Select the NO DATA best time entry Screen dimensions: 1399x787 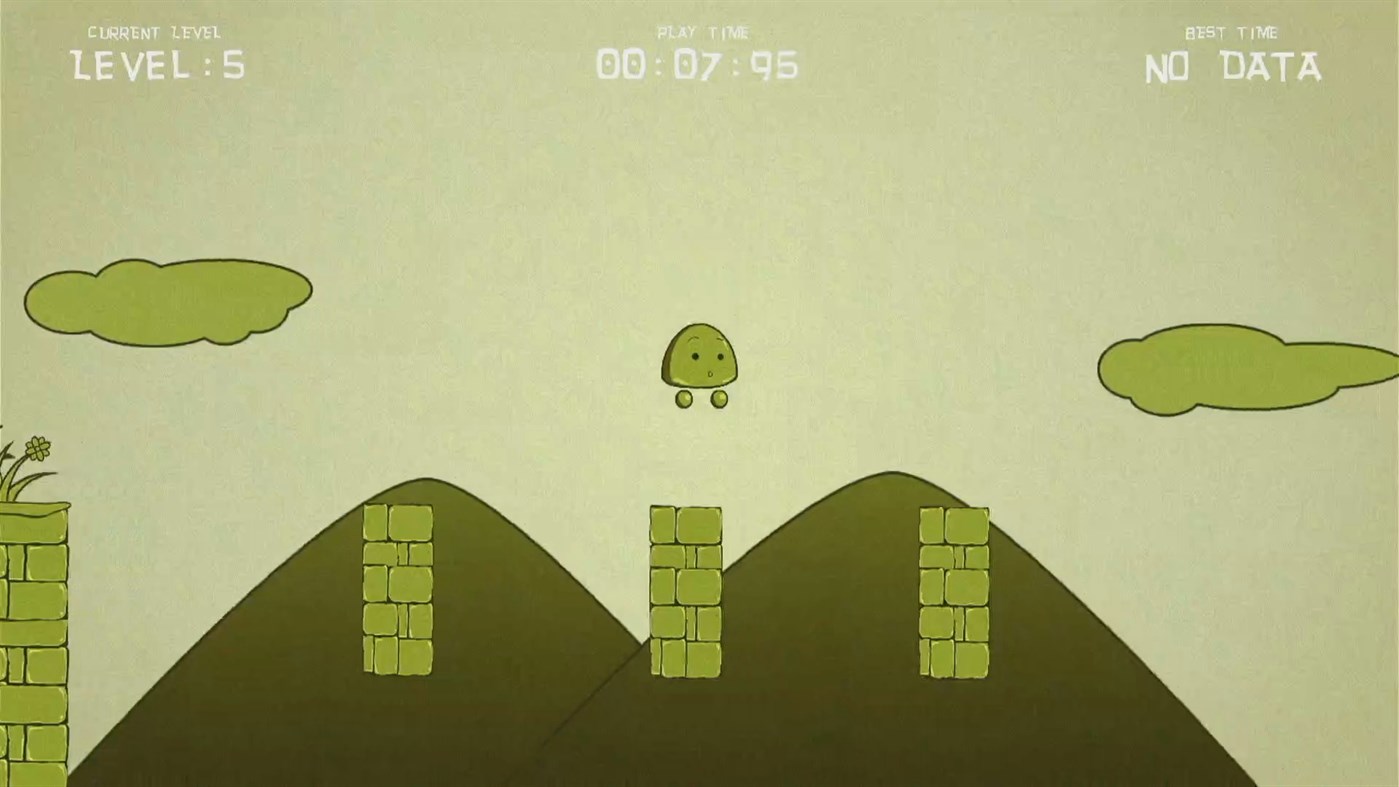point(1232,67)
